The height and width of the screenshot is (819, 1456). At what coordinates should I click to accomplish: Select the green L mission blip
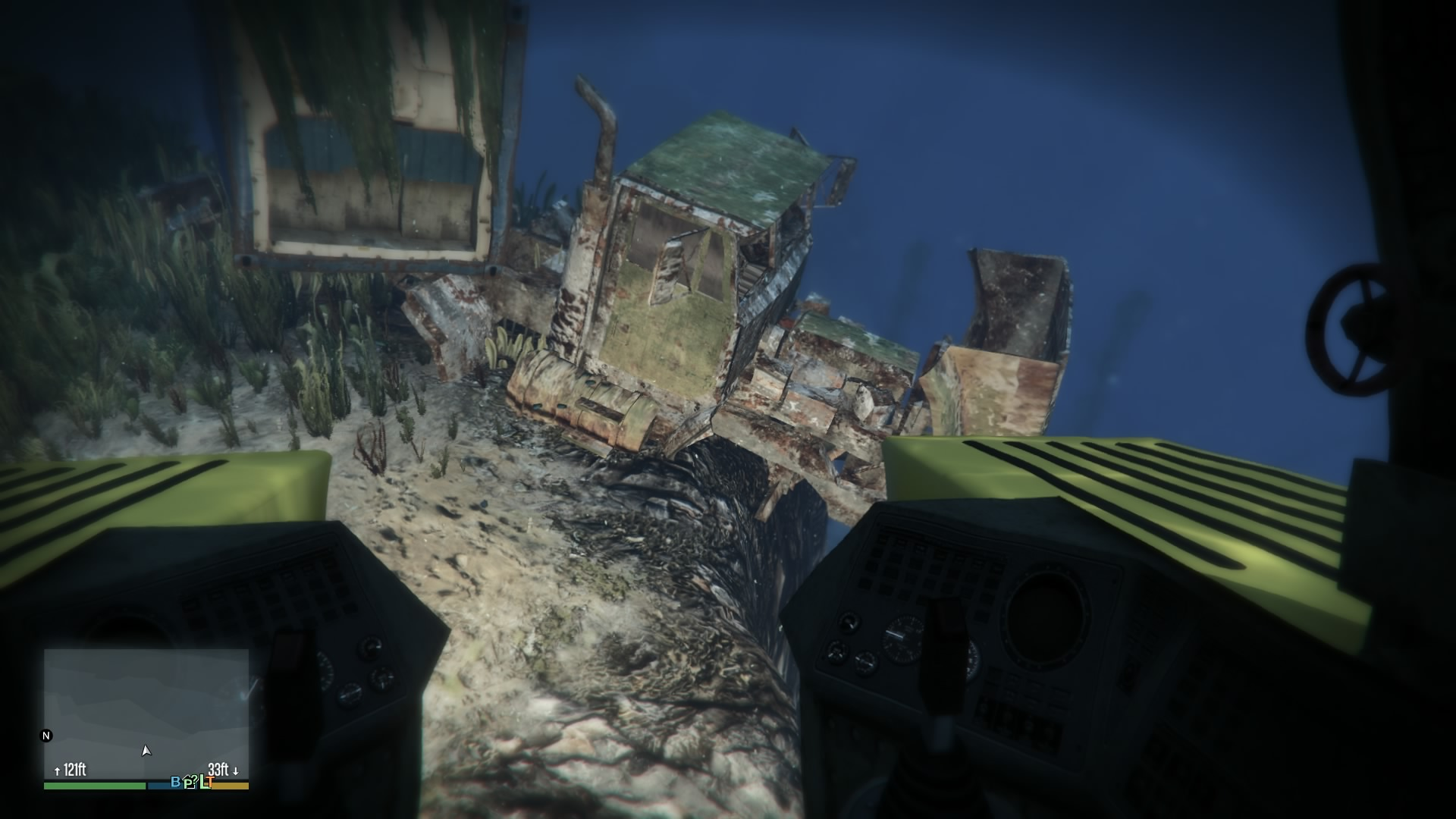pyautogui.click(x=202, y=783)
